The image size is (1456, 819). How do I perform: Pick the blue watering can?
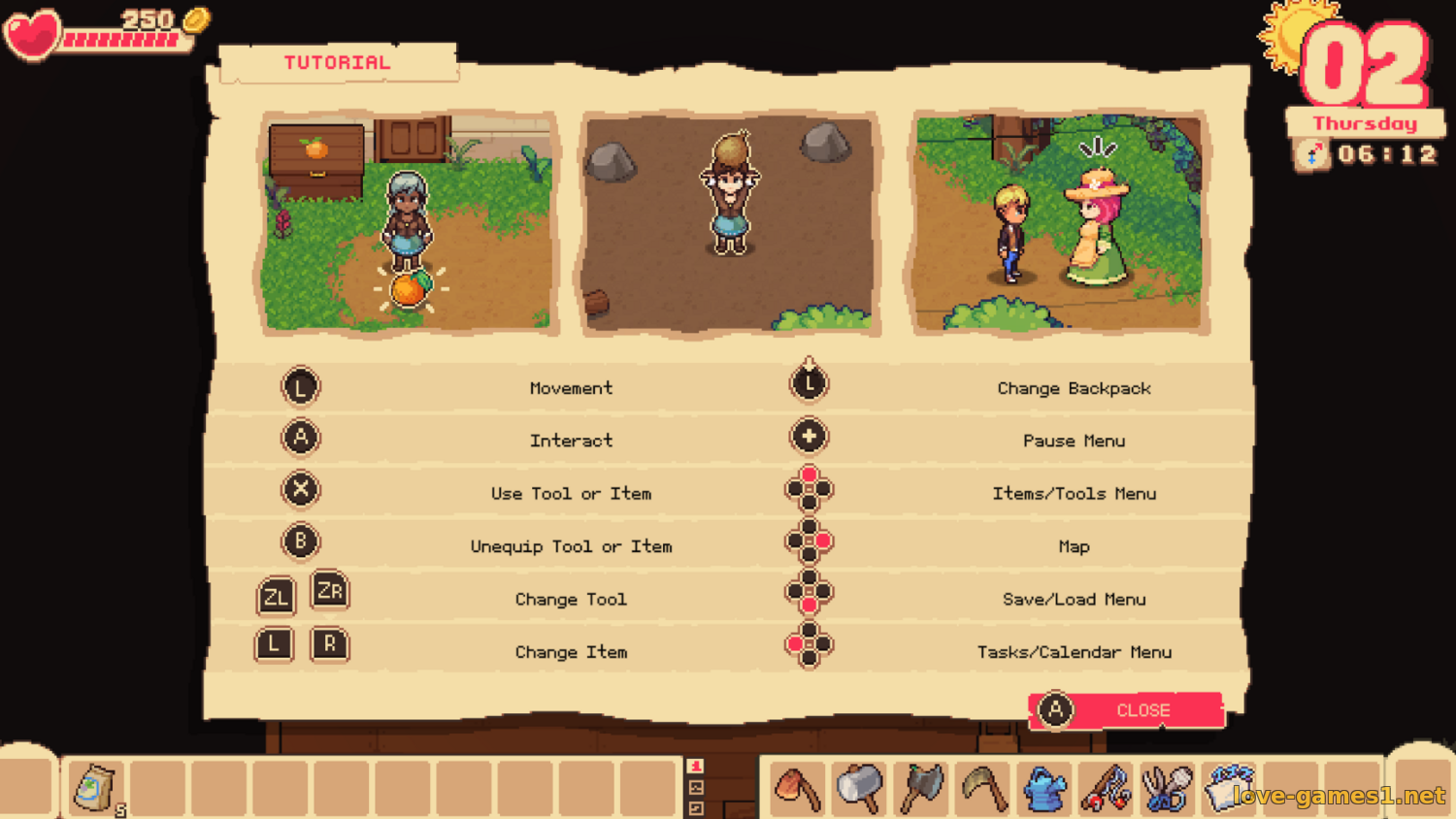coord(1044,788)
